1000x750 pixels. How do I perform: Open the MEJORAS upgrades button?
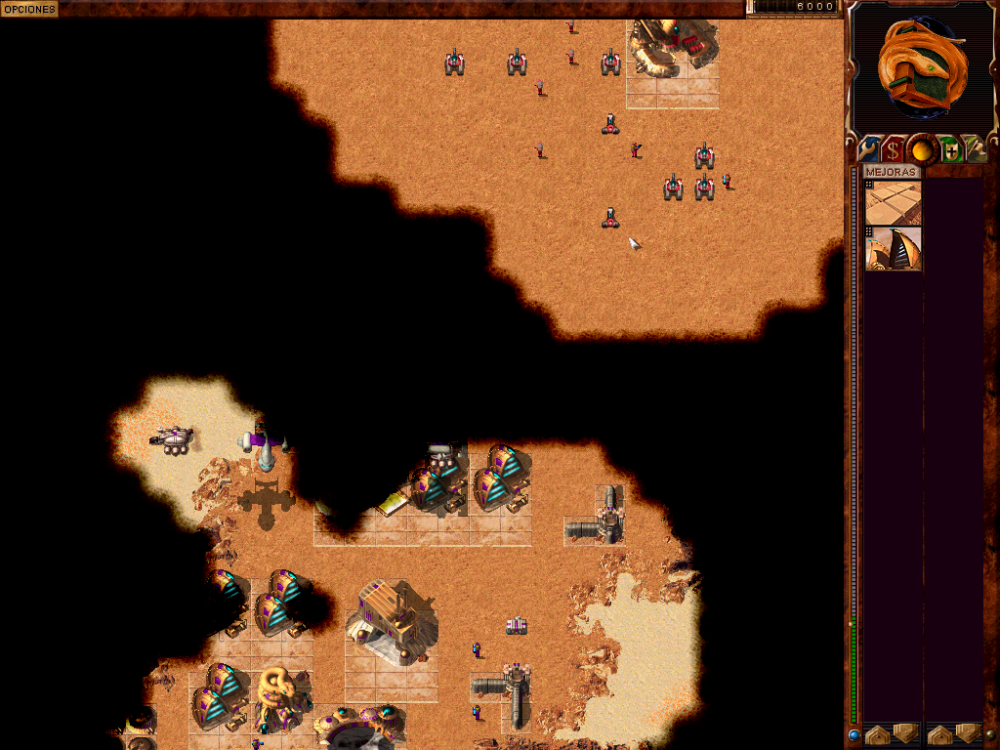[x=891, y=172]
